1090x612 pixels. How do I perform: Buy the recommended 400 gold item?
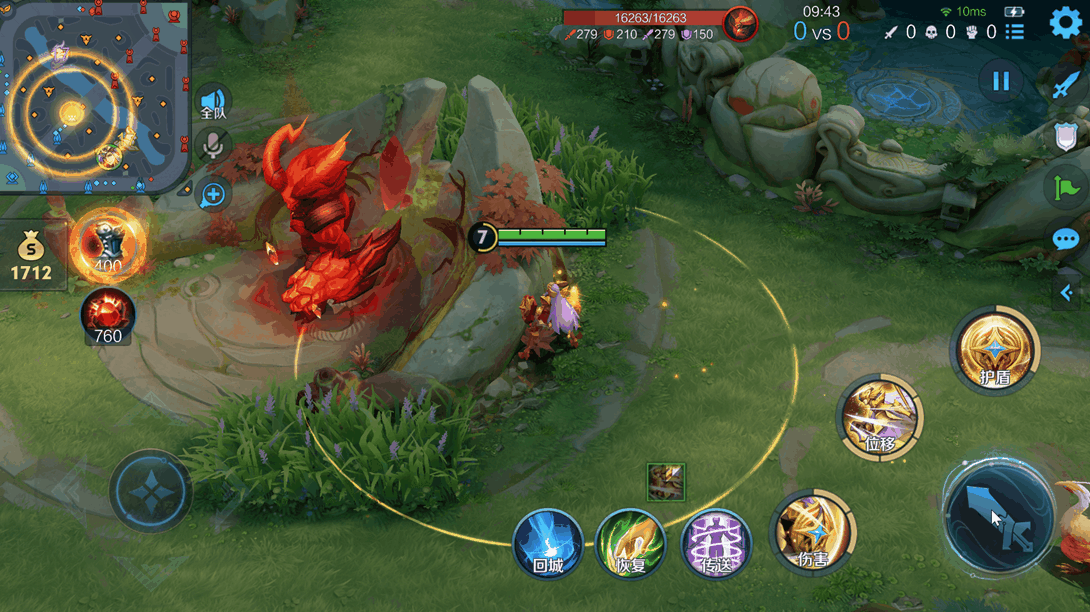(x=106, y=245)
